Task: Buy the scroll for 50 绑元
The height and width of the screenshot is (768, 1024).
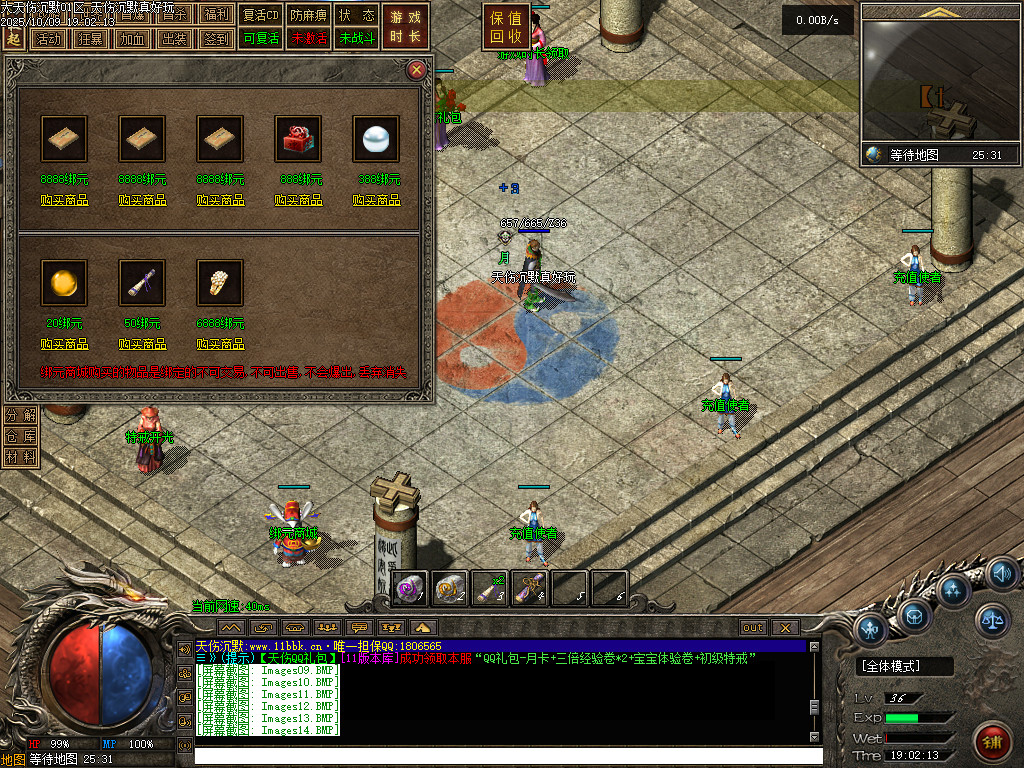Action: pyautogui.click(x=143, y=344)
